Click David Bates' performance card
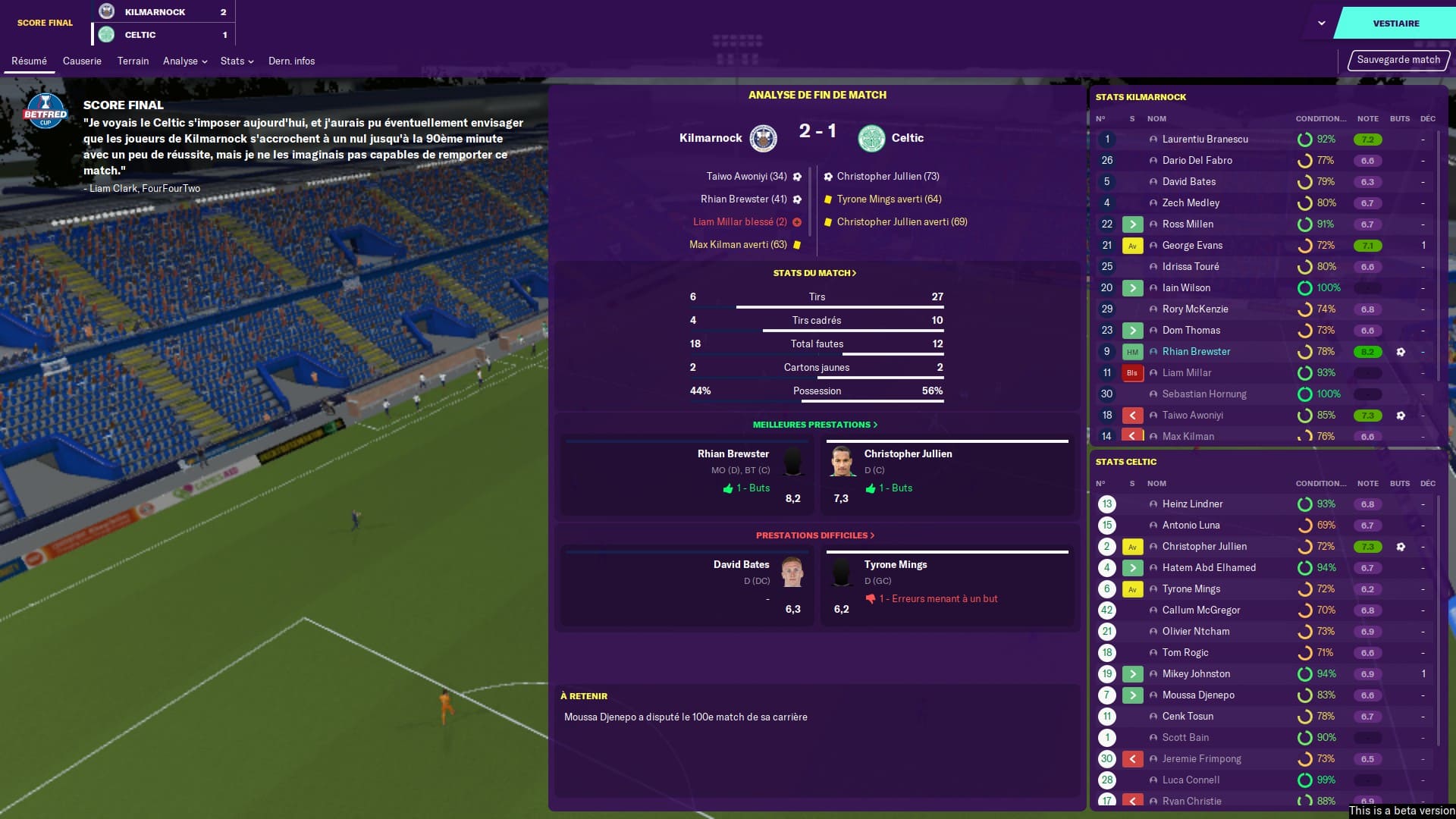1456x819 pixels. [x=686, y=586]
